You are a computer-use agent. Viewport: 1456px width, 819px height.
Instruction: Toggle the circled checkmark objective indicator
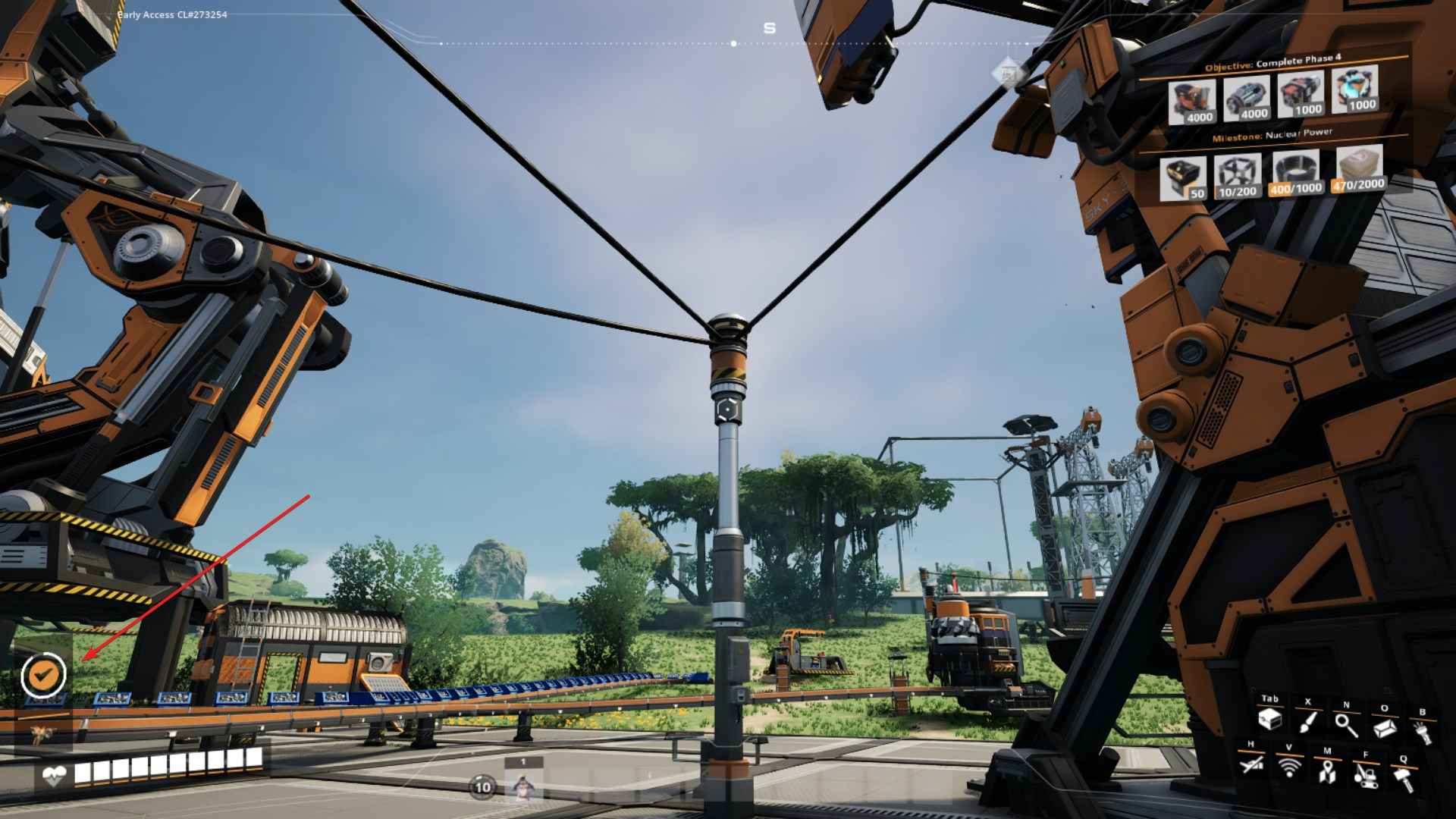(x=44, y=676)
